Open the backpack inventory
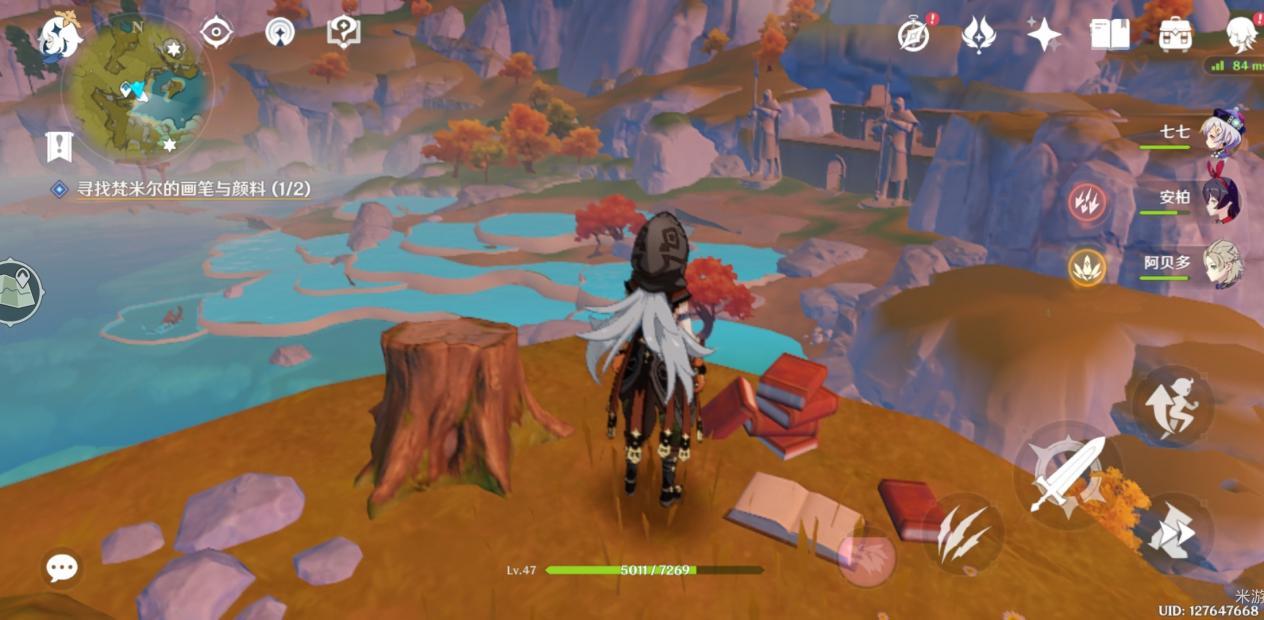The width and height of the screenshot is (1264, 620). coord(1175,35)
